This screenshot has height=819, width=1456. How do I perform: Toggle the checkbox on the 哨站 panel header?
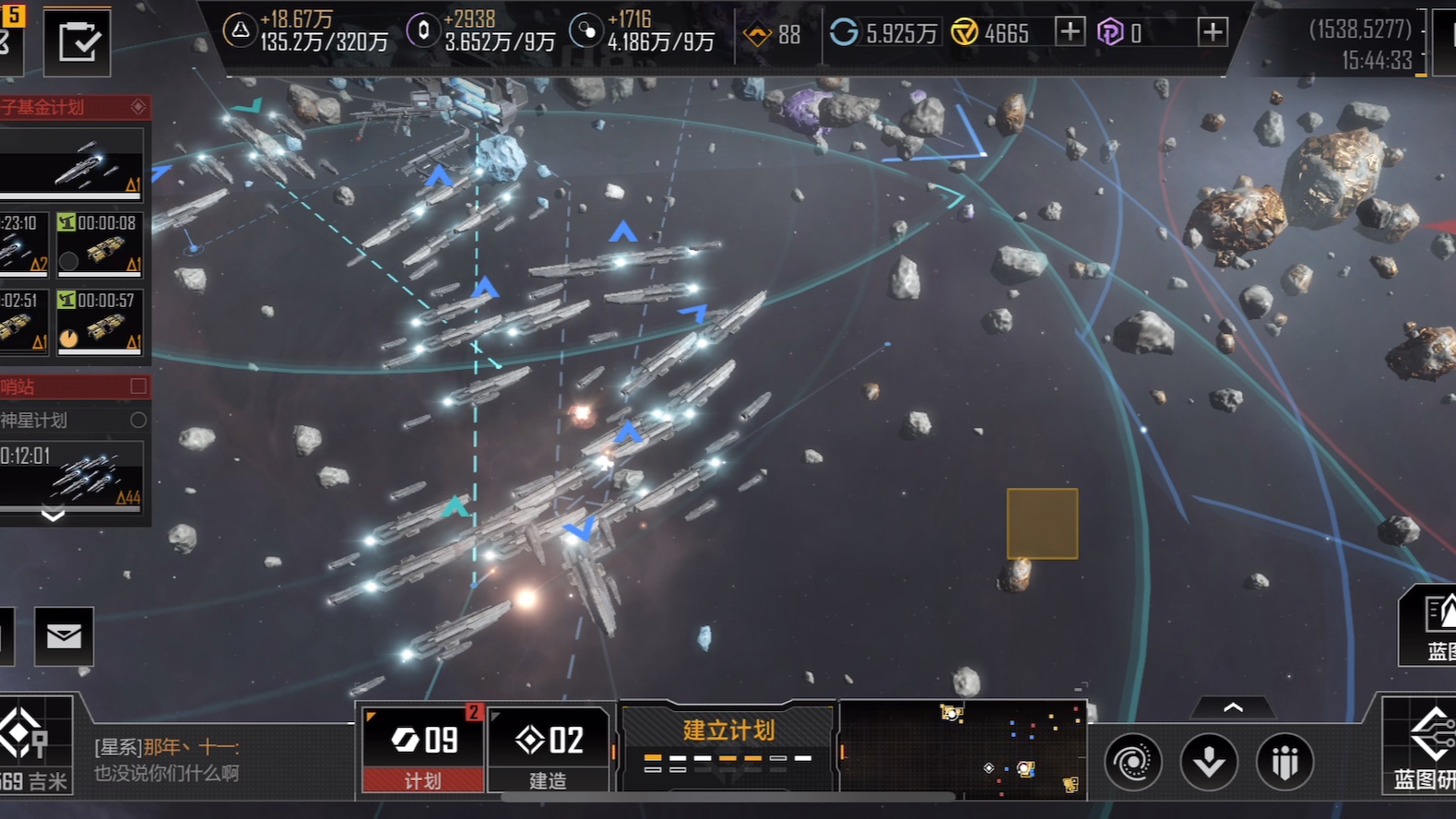(x=136, y=386)
